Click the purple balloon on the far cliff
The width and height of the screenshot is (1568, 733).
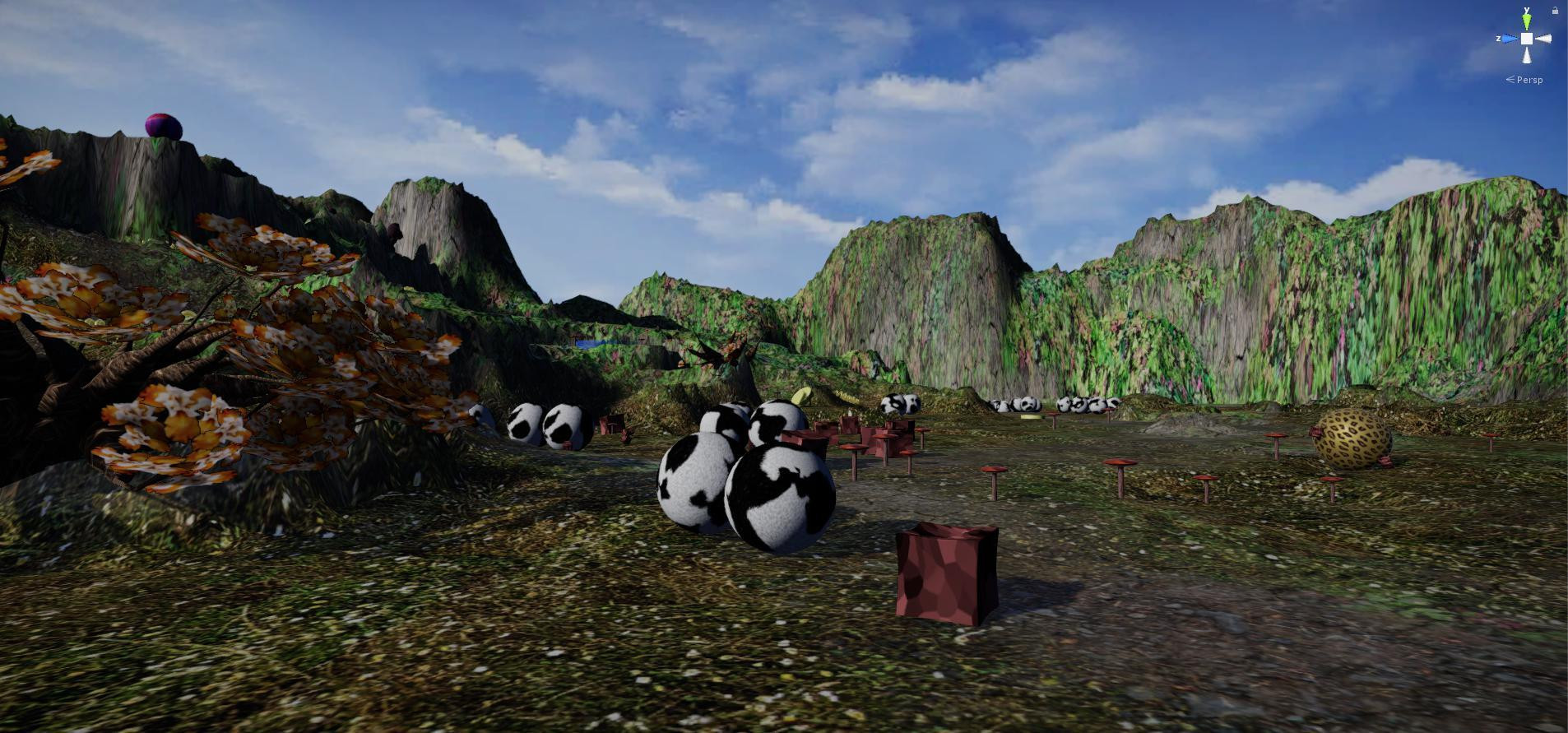point(161,125)
